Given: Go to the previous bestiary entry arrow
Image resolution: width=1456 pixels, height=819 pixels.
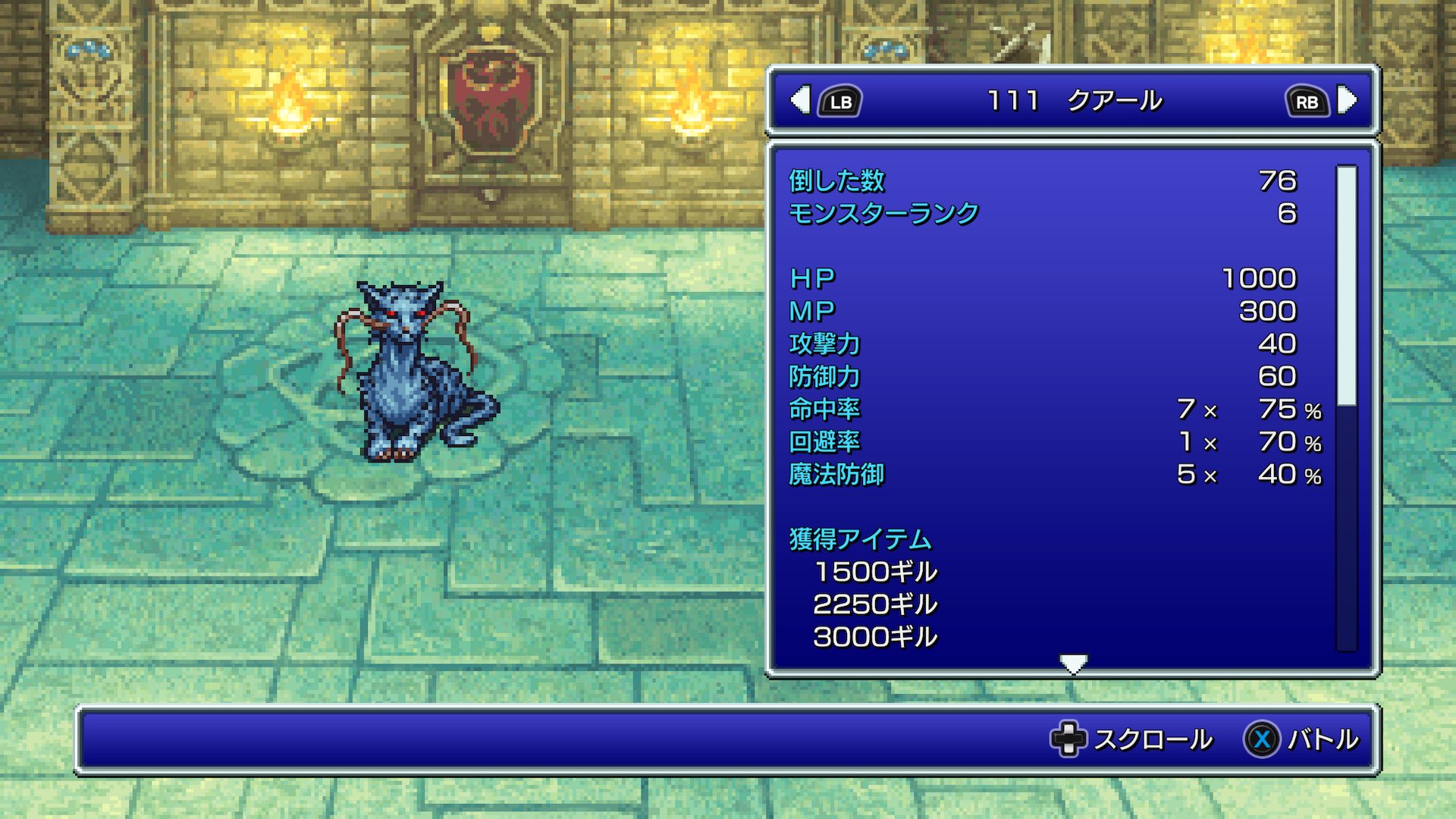Looking at the screenshot, I should (x=800, y=100).
